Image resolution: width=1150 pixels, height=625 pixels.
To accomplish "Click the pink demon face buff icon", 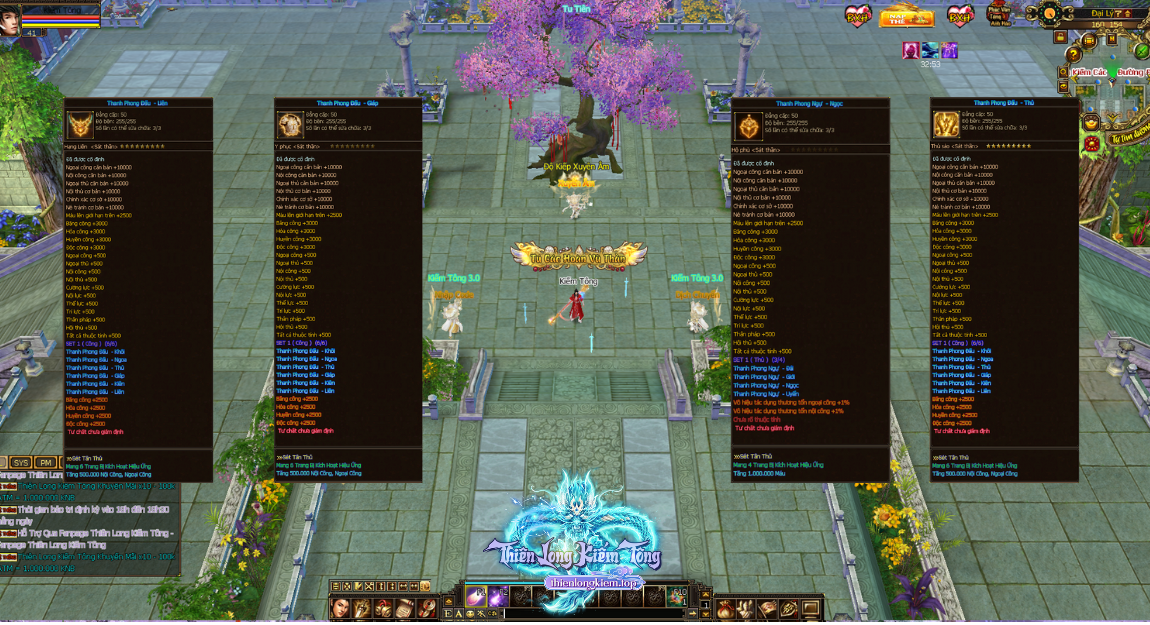I will (x=910, y=50).
